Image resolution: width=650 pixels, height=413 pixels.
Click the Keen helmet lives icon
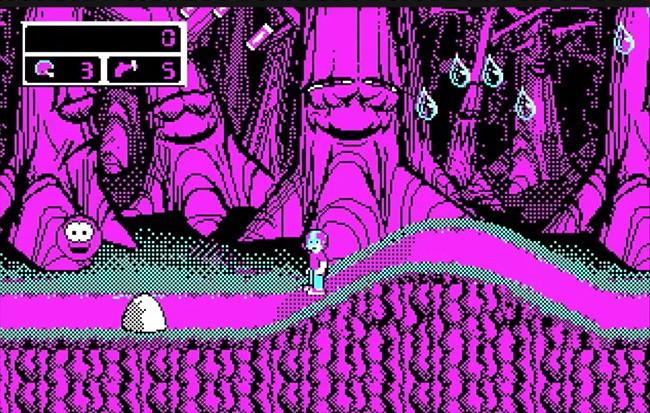(x=47, y=69)
